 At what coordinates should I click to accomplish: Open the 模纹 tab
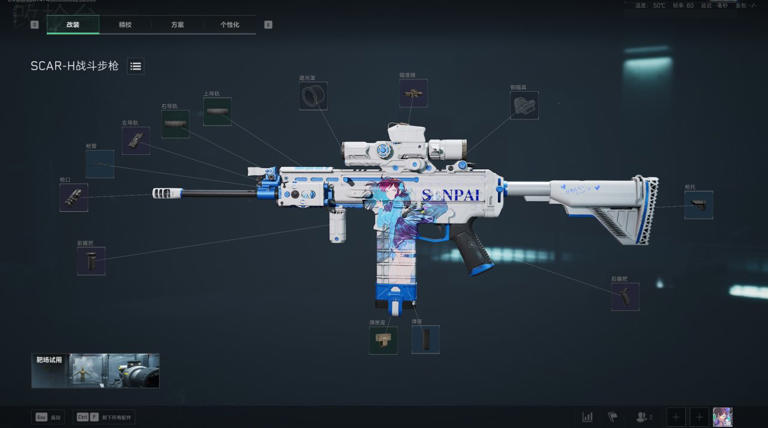coord(125,24)
